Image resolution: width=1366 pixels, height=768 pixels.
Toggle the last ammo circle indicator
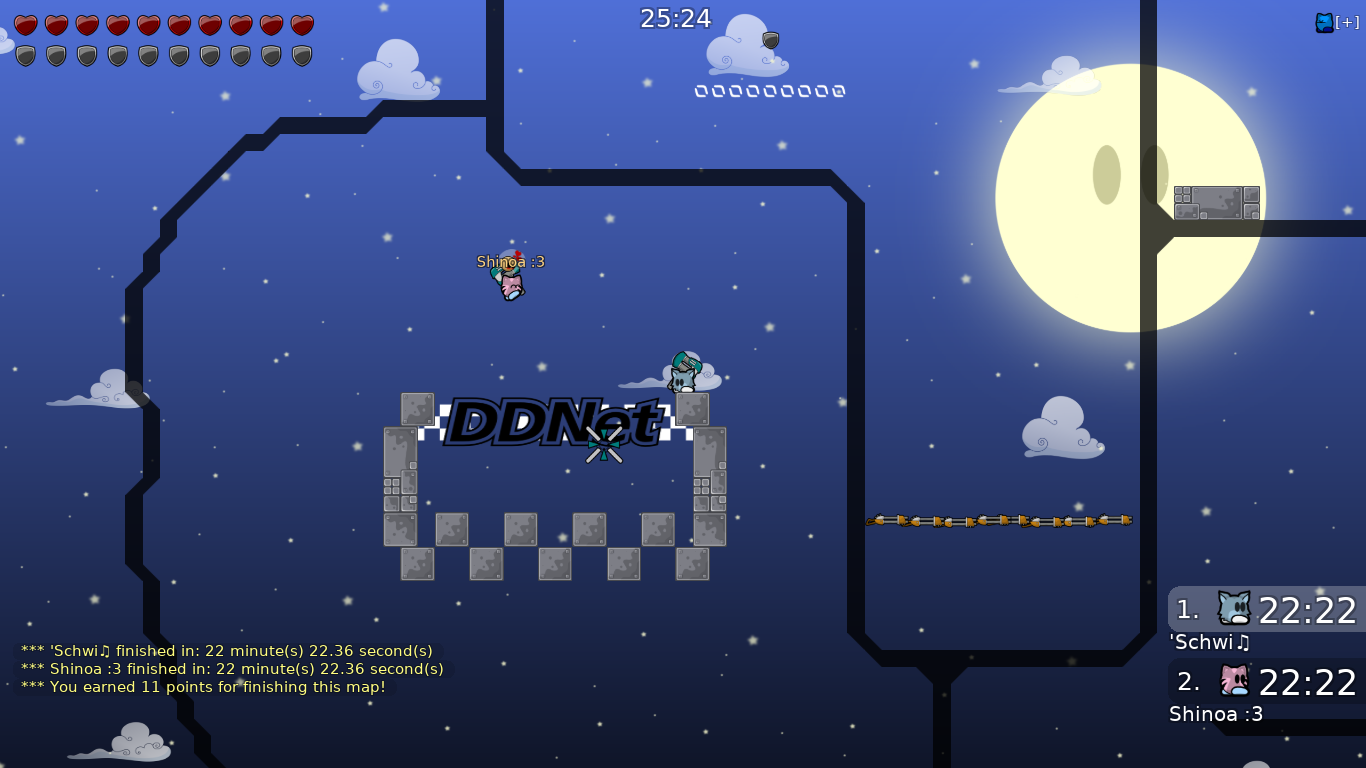[838, 90]
